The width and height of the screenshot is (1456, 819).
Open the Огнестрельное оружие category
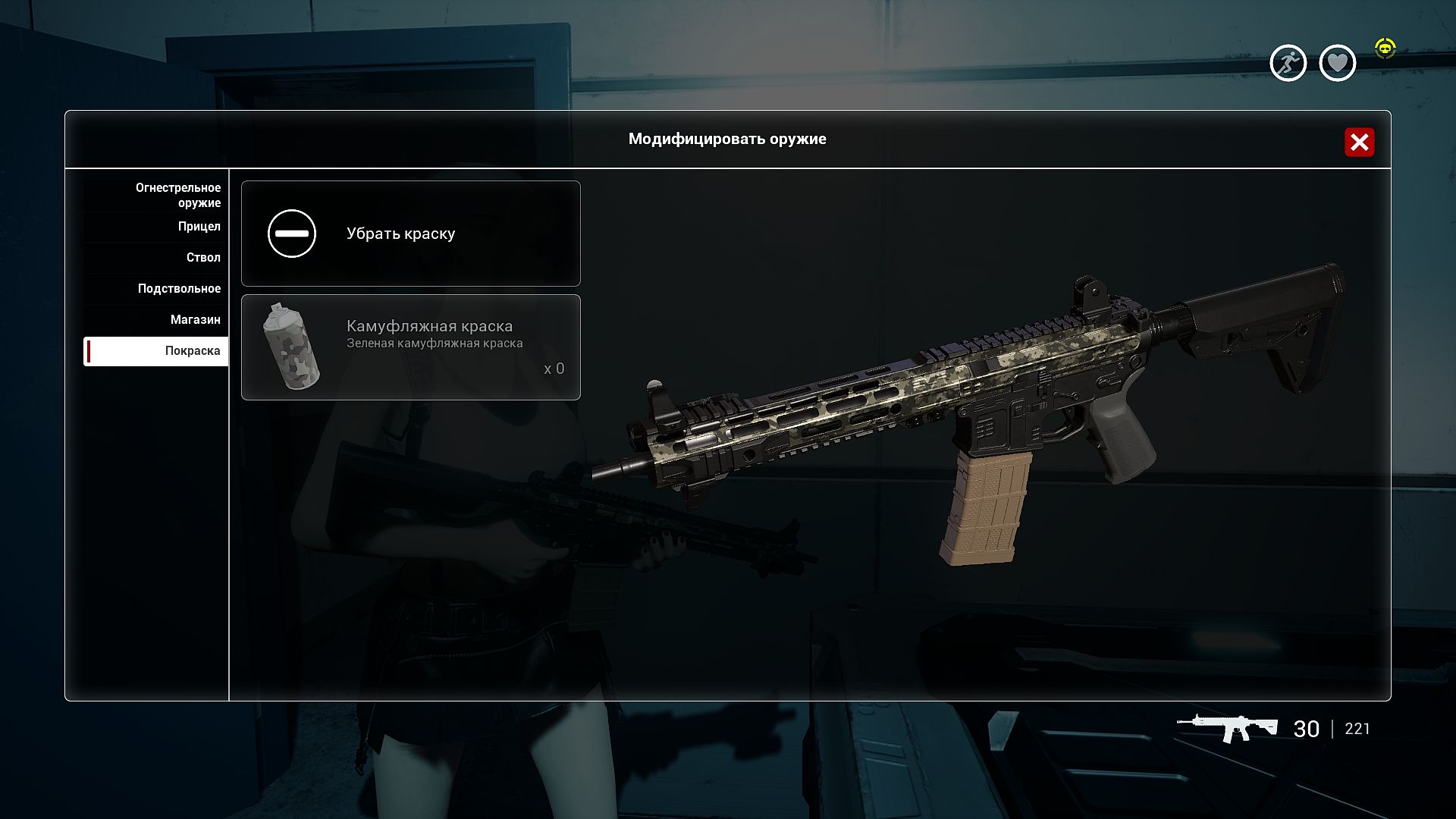[177, 195]
